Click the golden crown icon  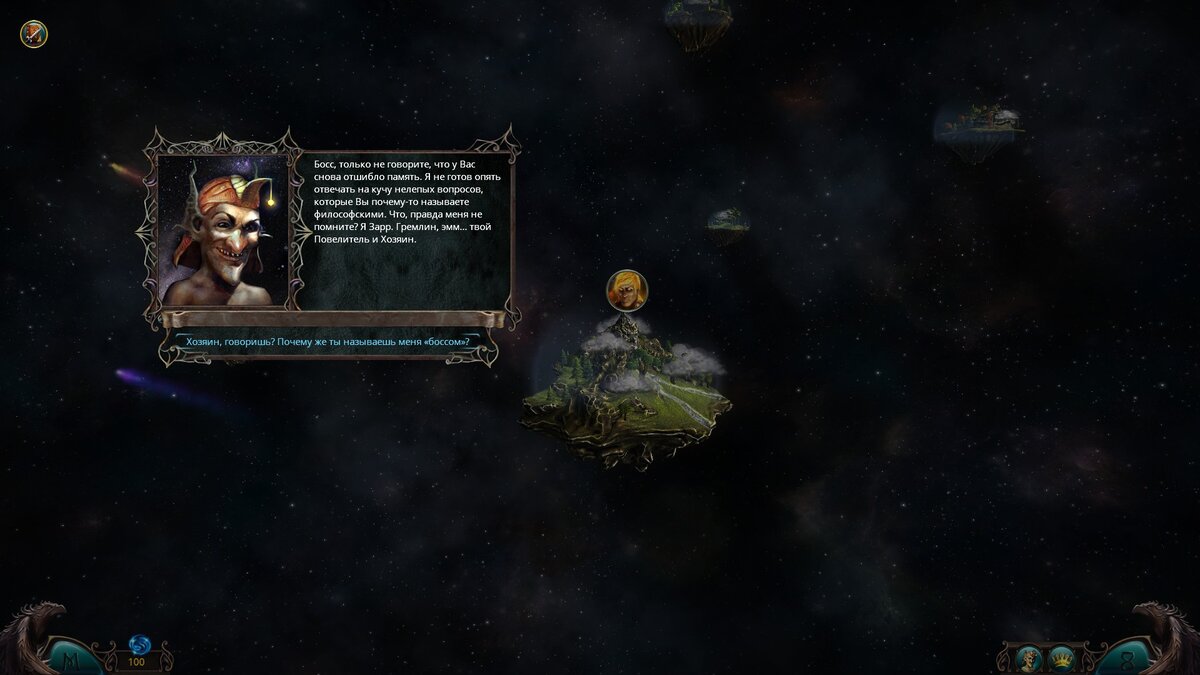click(x=1062, y=657)
